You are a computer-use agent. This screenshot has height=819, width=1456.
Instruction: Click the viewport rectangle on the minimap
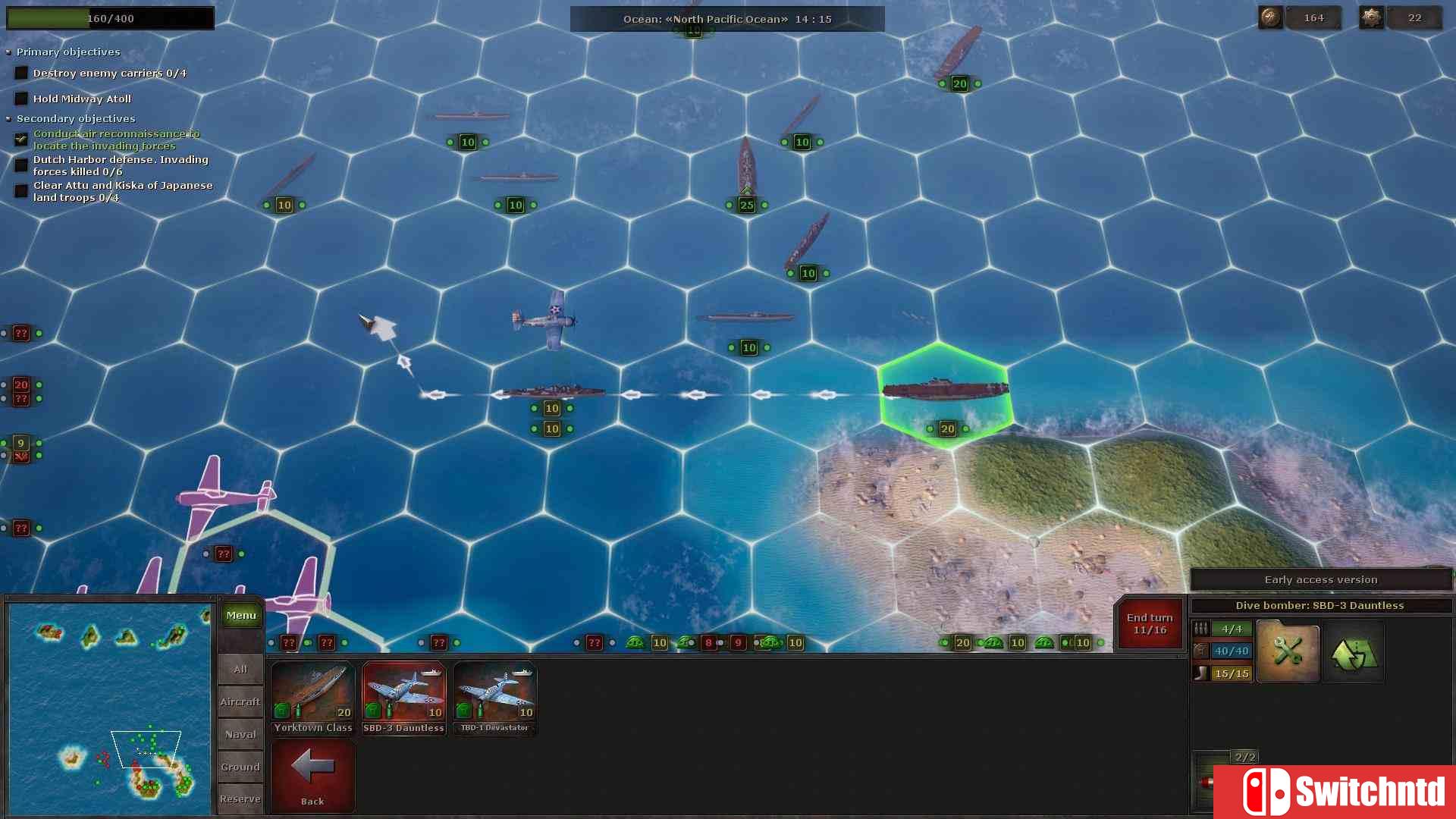(x=147, y=749)
